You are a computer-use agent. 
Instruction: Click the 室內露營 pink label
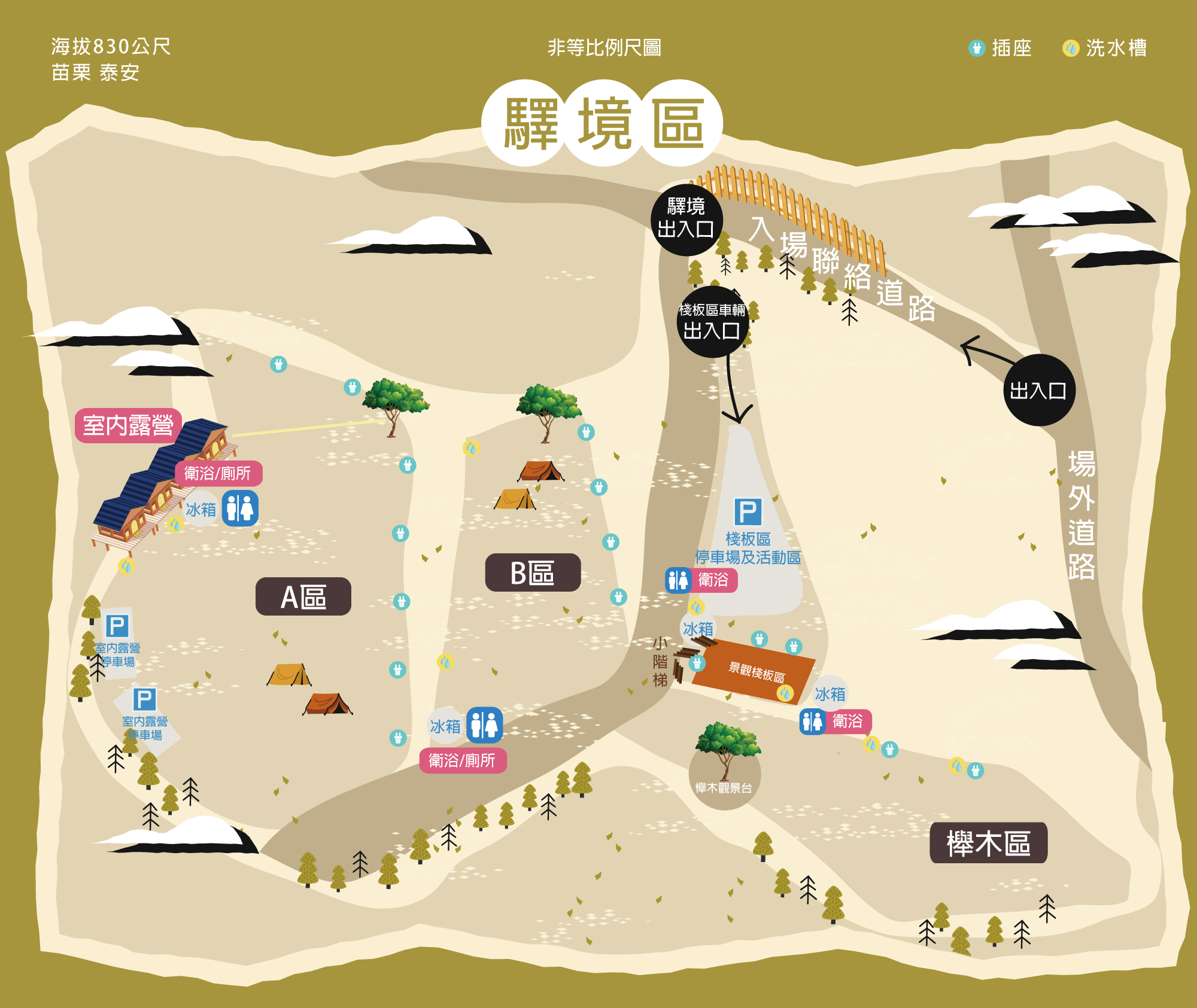tap(128, 425)
